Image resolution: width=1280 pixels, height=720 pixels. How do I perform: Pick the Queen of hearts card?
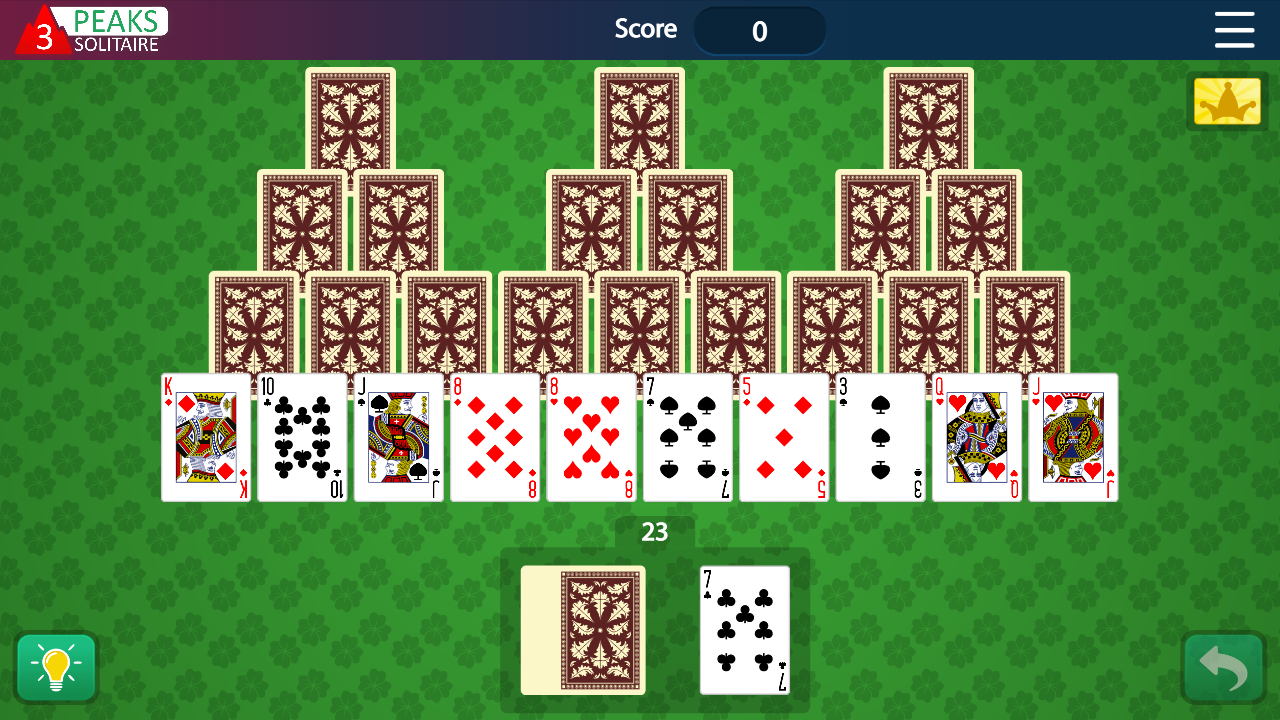tap(976, 437)
